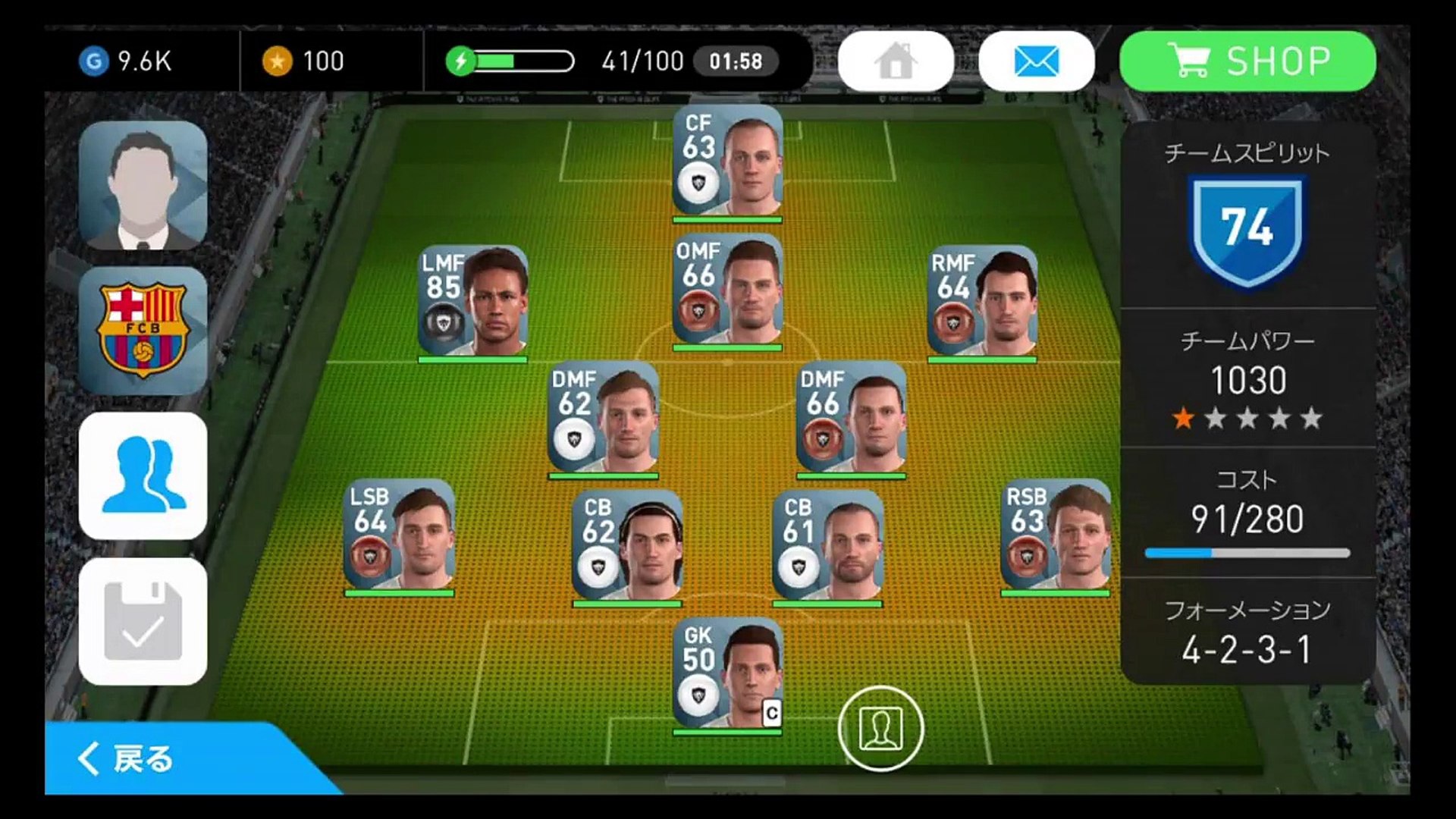The height and width of the screenshot is (819, 1456).
Task: Open the manager profile panel
Action: pyautogui.click(x=143, y=185)
